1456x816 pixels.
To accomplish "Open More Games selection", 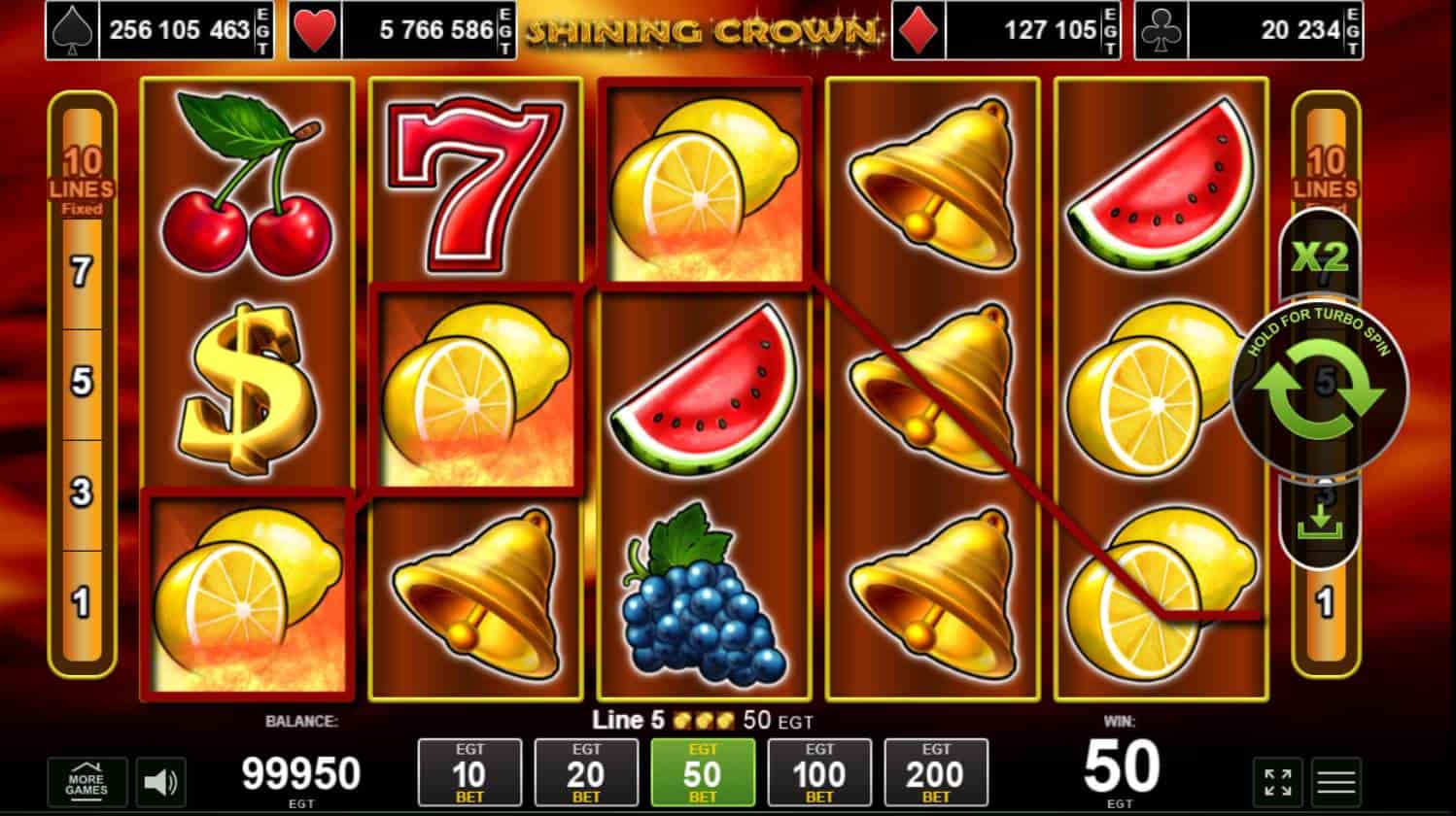I will (88, 780).
